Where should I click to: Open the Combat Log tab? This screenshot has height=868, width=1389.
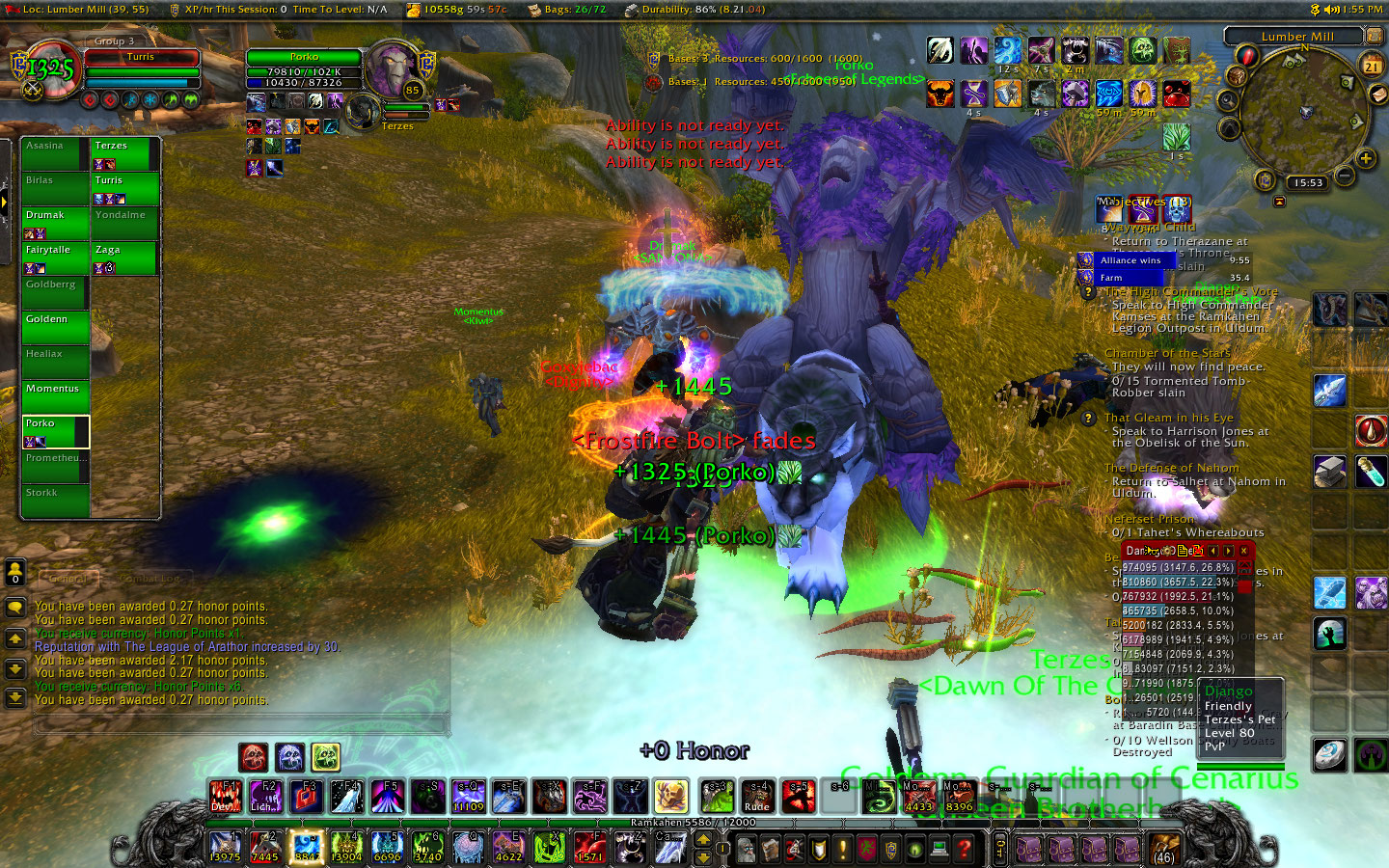coord(151,579)
